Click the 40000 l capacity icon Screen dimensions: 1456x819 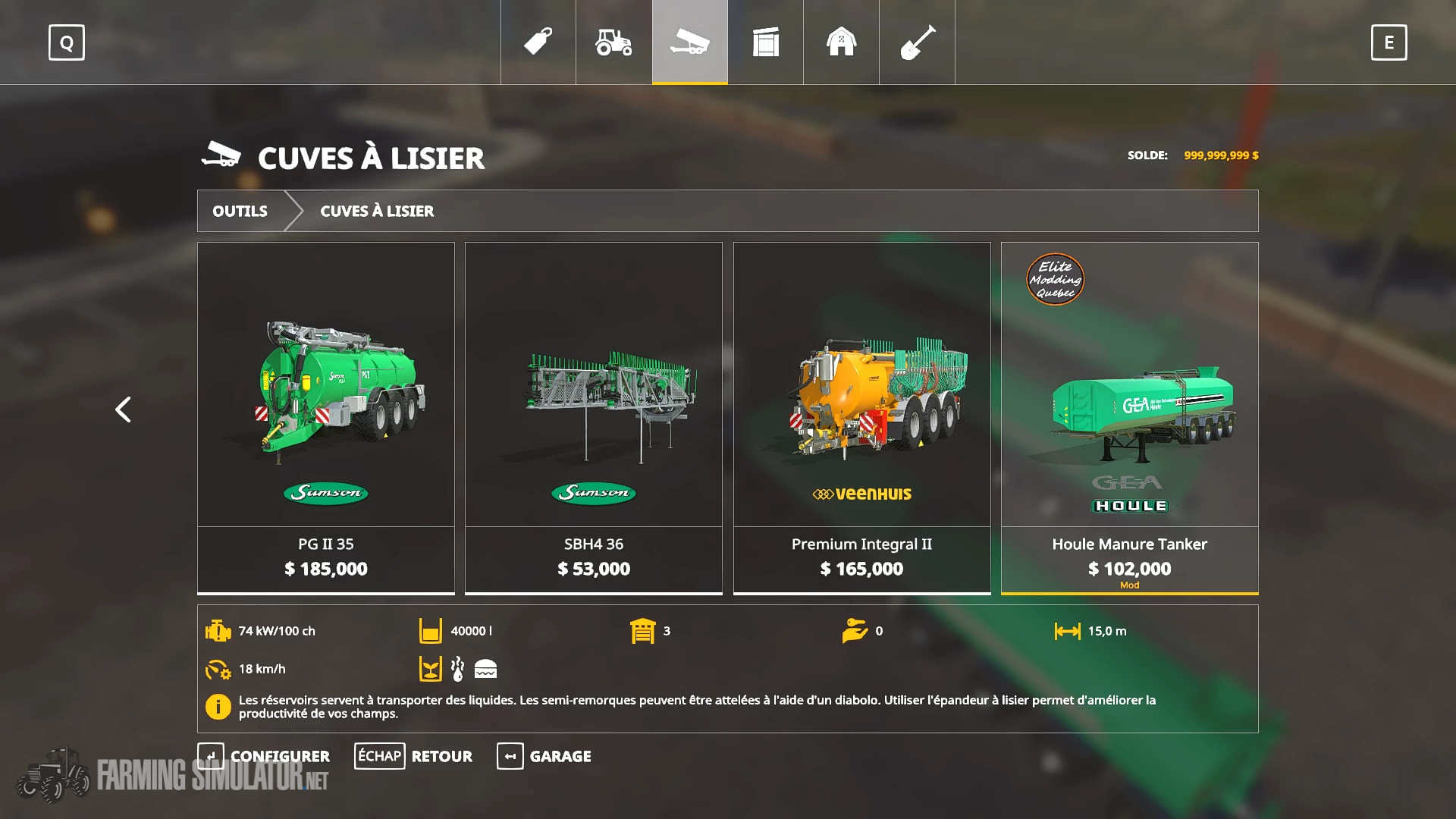coord(430,630)
